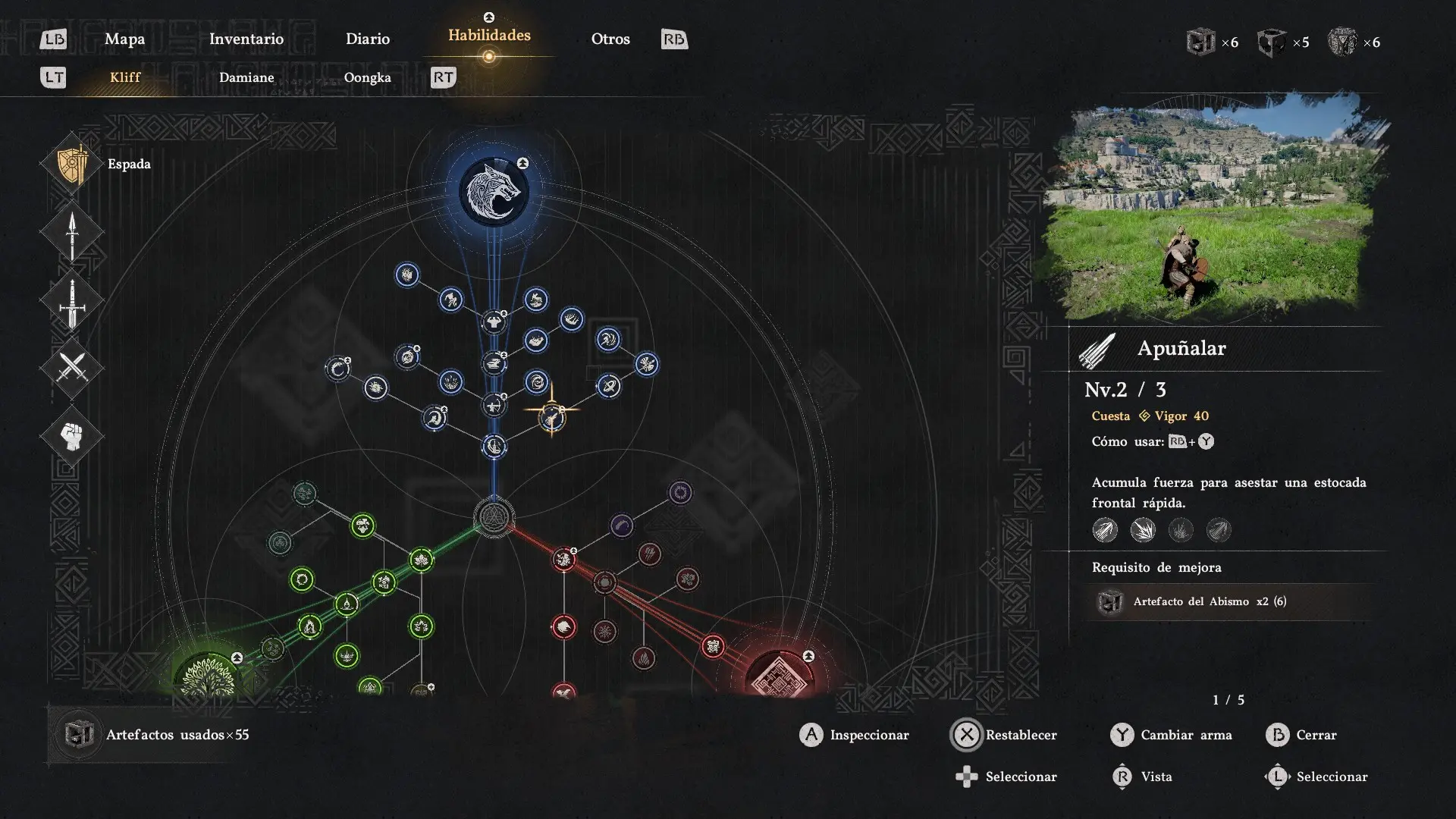Switch to the Inventario tab
The image size is (1456, 819).
[246, 39]
